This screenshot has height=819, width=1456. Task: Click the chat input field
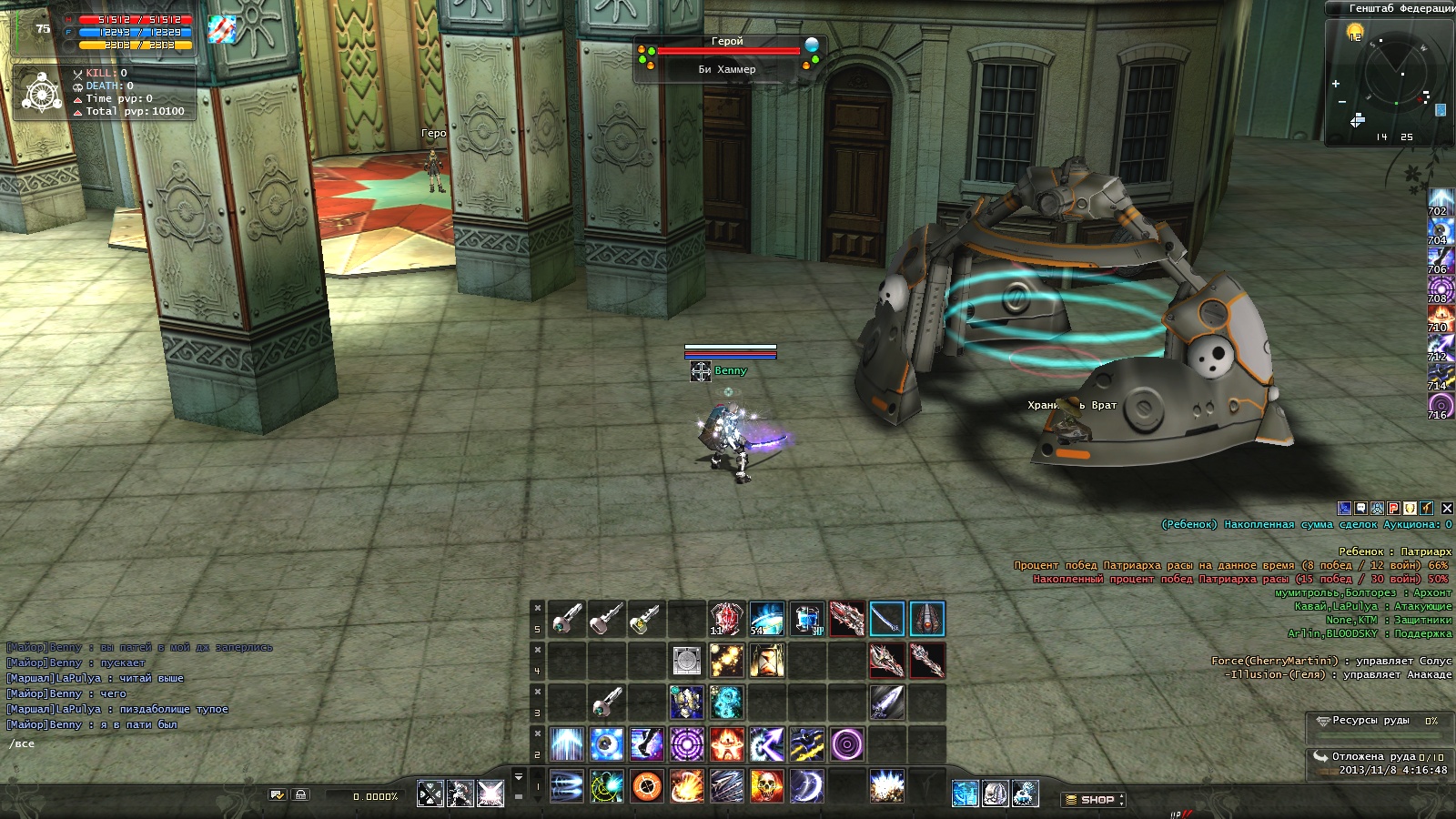click(x=136, y=744)
